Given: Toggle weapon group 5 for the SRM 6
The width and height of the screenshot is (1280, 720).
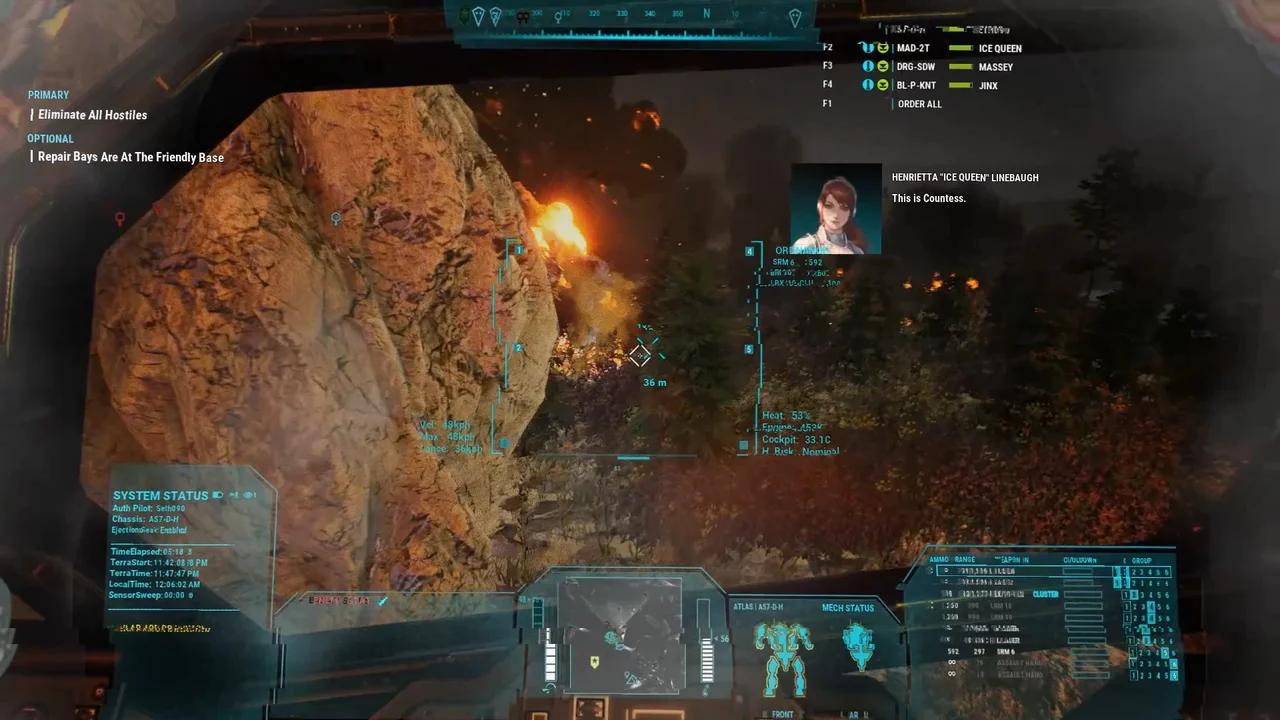Looking at the screenshot, I should (x=1163, y=651).
